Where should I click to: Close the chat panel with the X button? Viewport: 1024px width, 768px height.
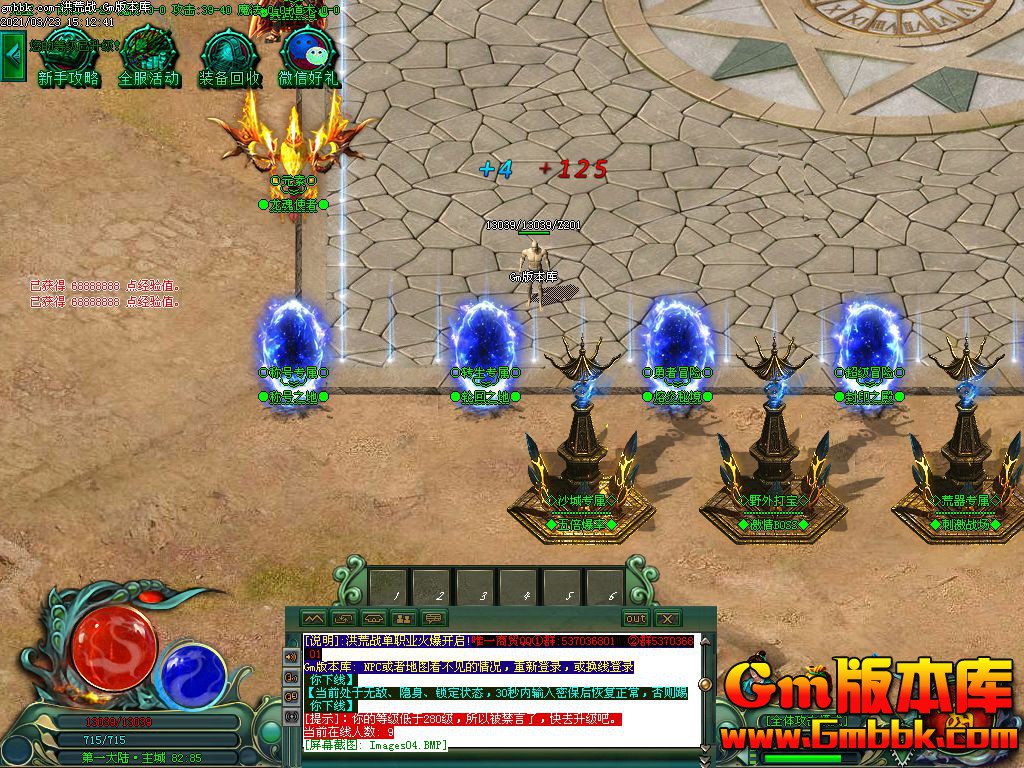[x=667, y=619]
